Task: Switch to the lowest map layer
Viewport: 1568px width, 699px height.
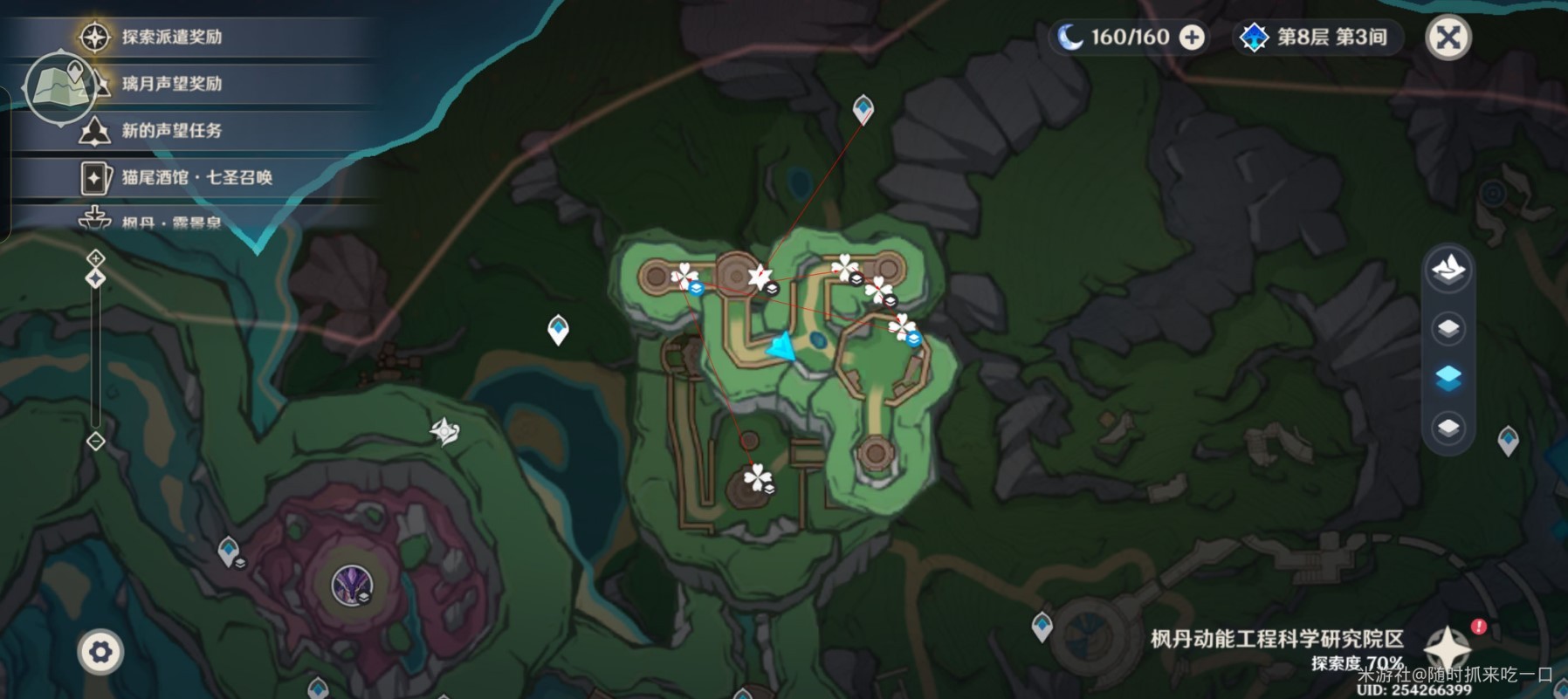Action: (x=1448, y=428)
